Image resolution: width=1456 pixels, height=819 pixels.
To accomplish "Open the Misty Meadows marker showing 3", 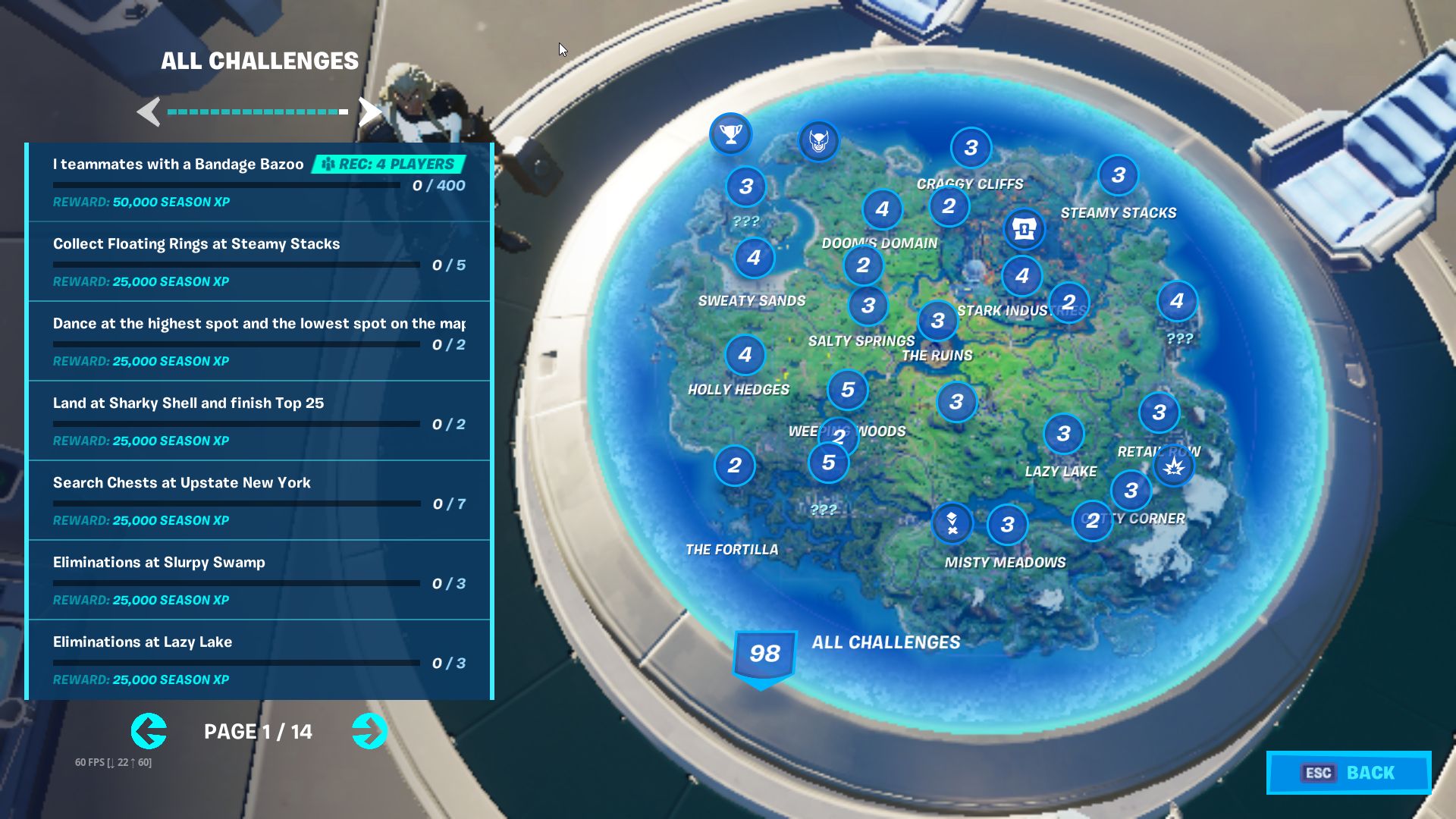I will pos(1007,525).
